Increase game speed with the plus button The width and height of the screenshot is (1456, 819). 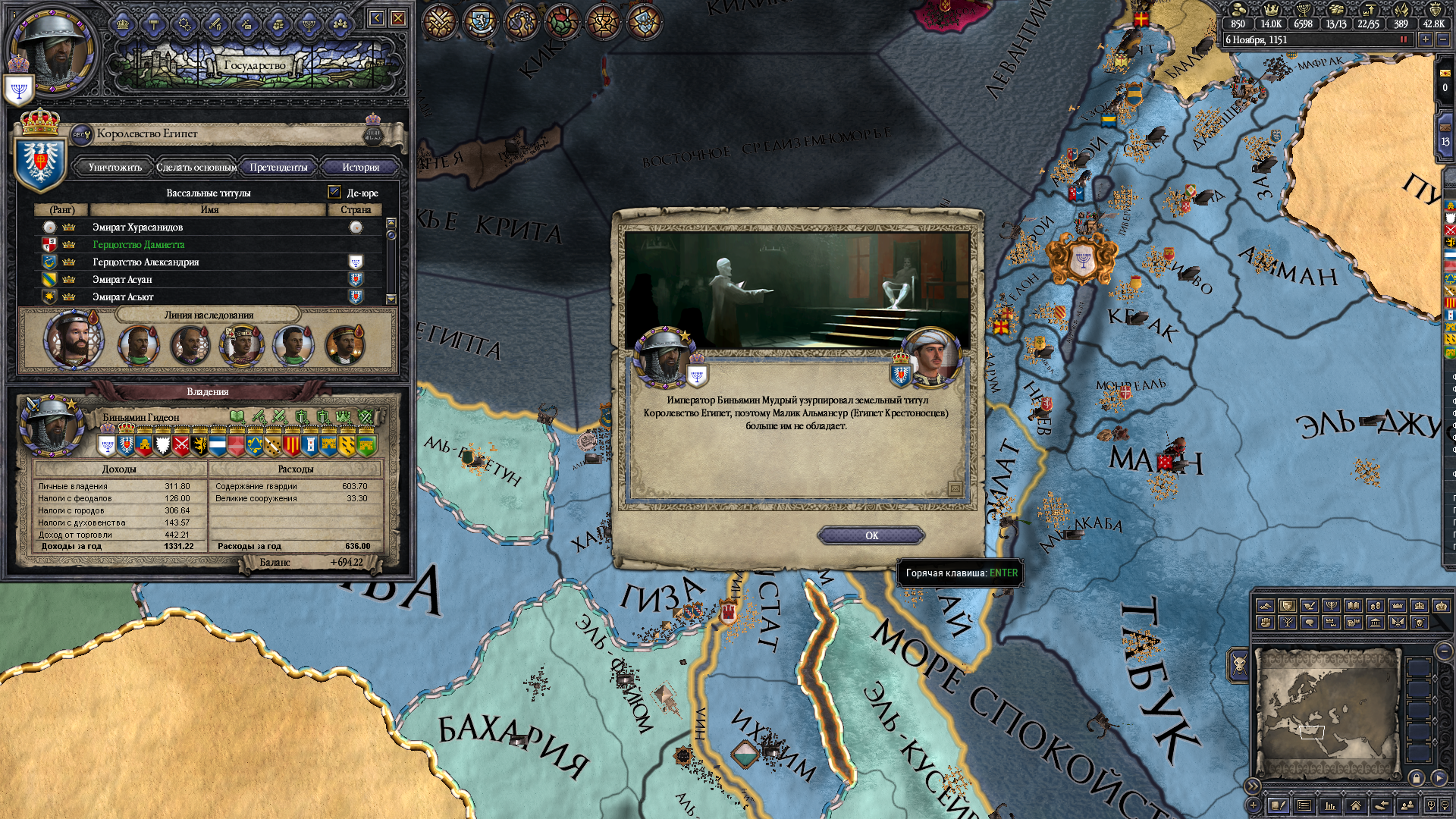[x=1426, y=39]
